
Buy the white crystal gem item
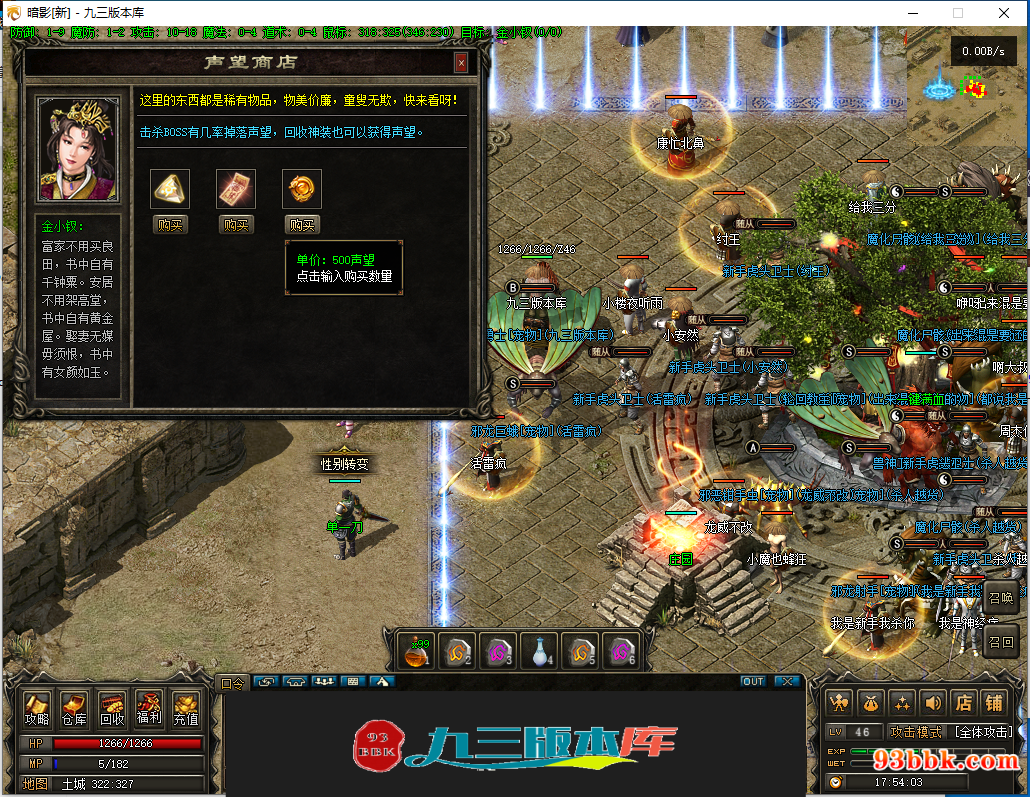tap(170, 225)
